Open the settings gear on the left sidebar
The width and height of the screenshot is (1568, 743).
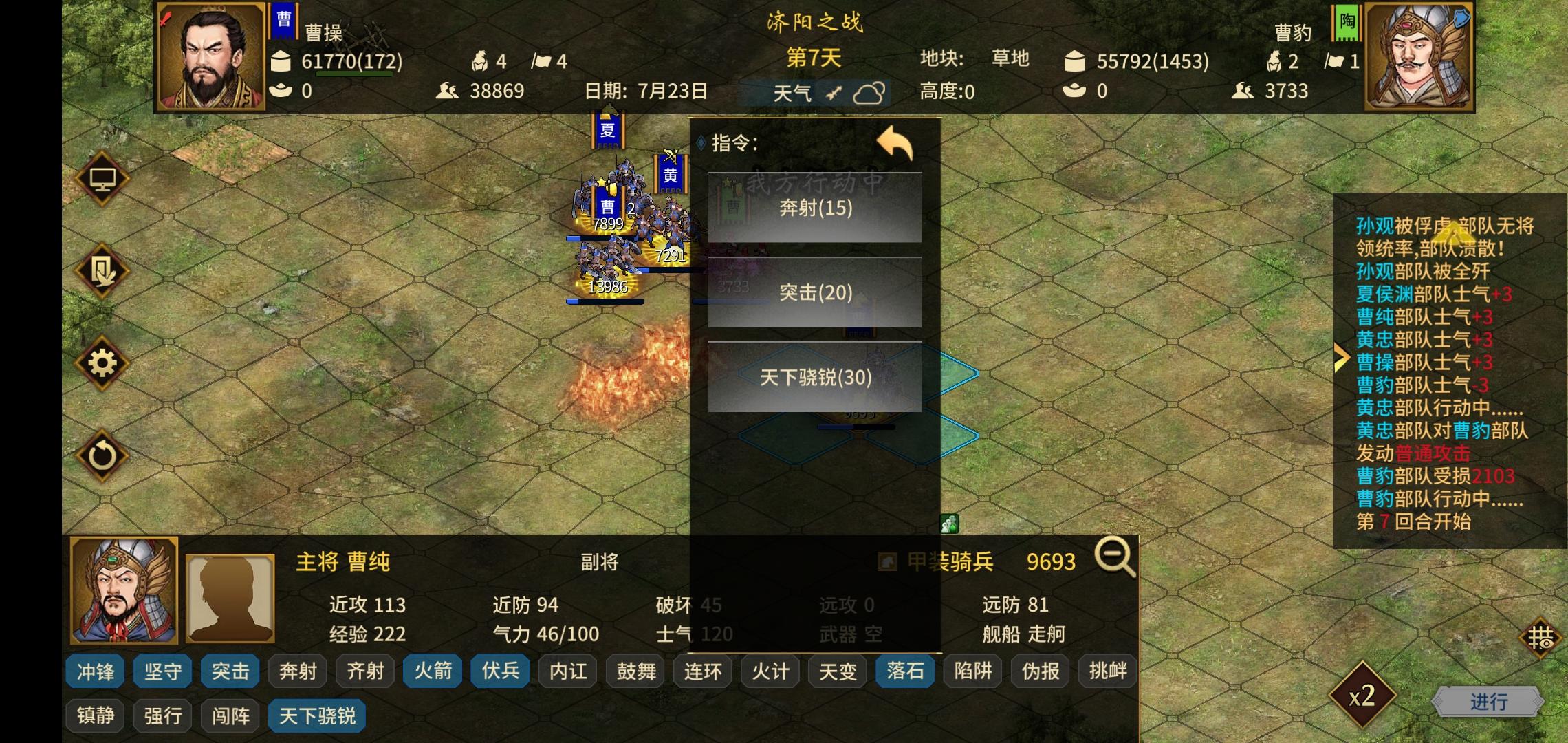102,363
